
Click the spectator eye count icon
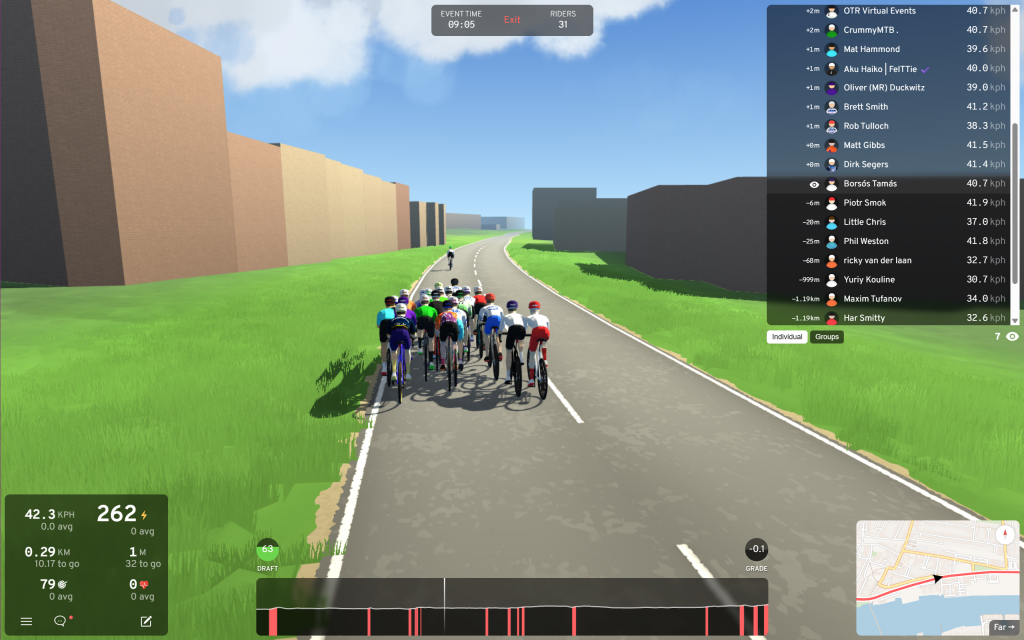coord(1013,337)
